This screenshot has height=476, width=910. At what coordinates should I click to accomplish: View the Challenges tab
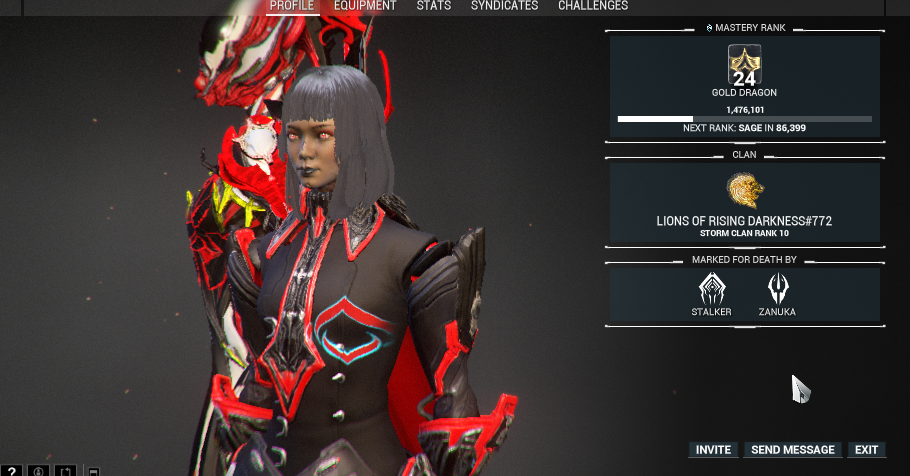point(593,6)
